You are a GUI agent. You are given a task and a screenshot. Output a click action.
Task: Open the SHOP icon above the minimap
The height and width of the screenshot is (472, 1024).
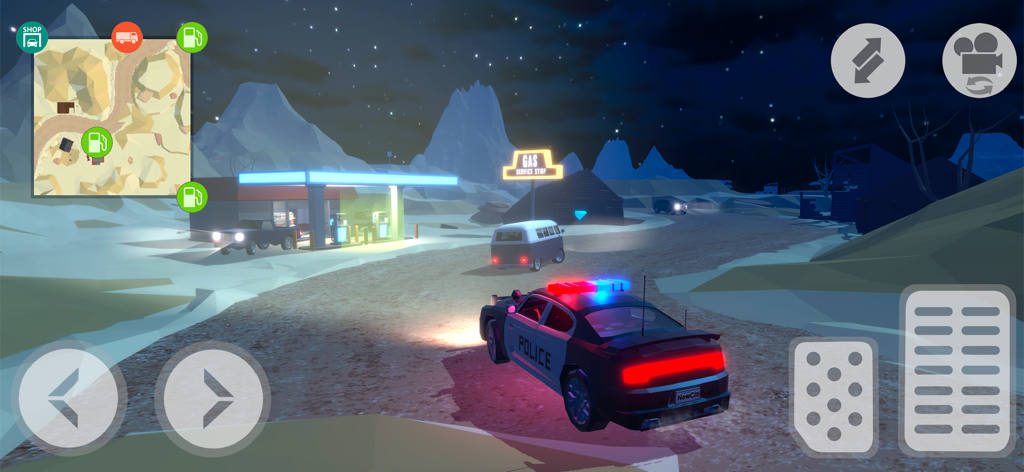point(32,37)
